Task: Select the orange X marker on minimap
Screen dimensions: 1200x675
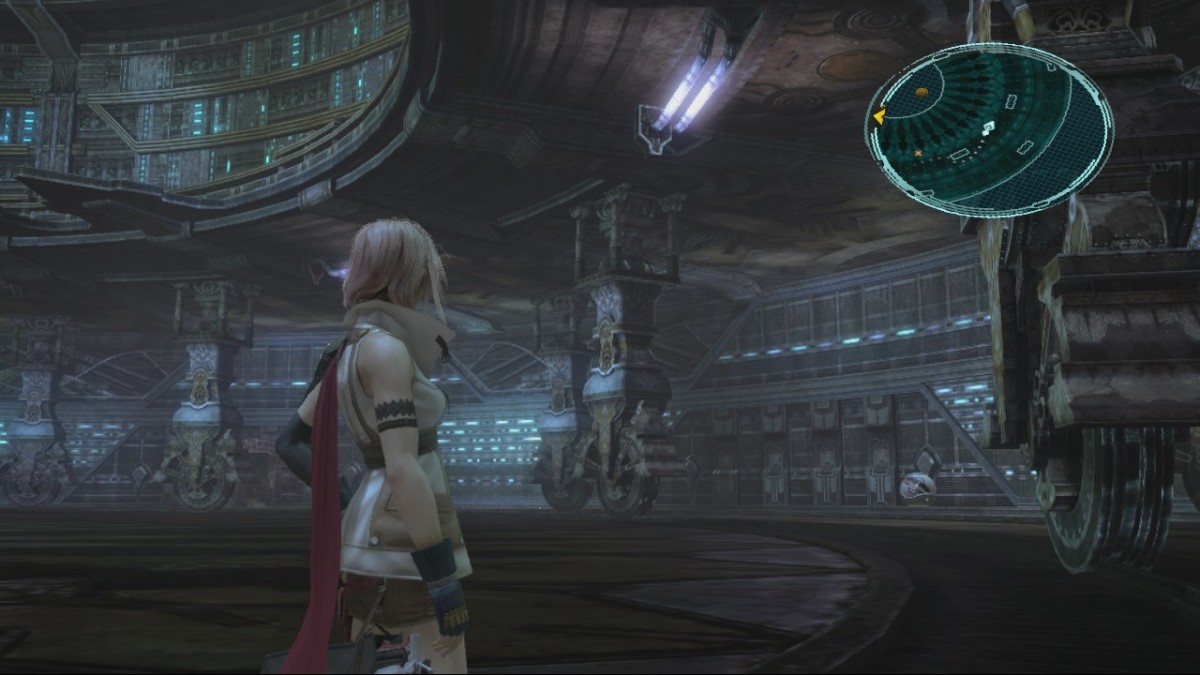Action: point(918,153)
